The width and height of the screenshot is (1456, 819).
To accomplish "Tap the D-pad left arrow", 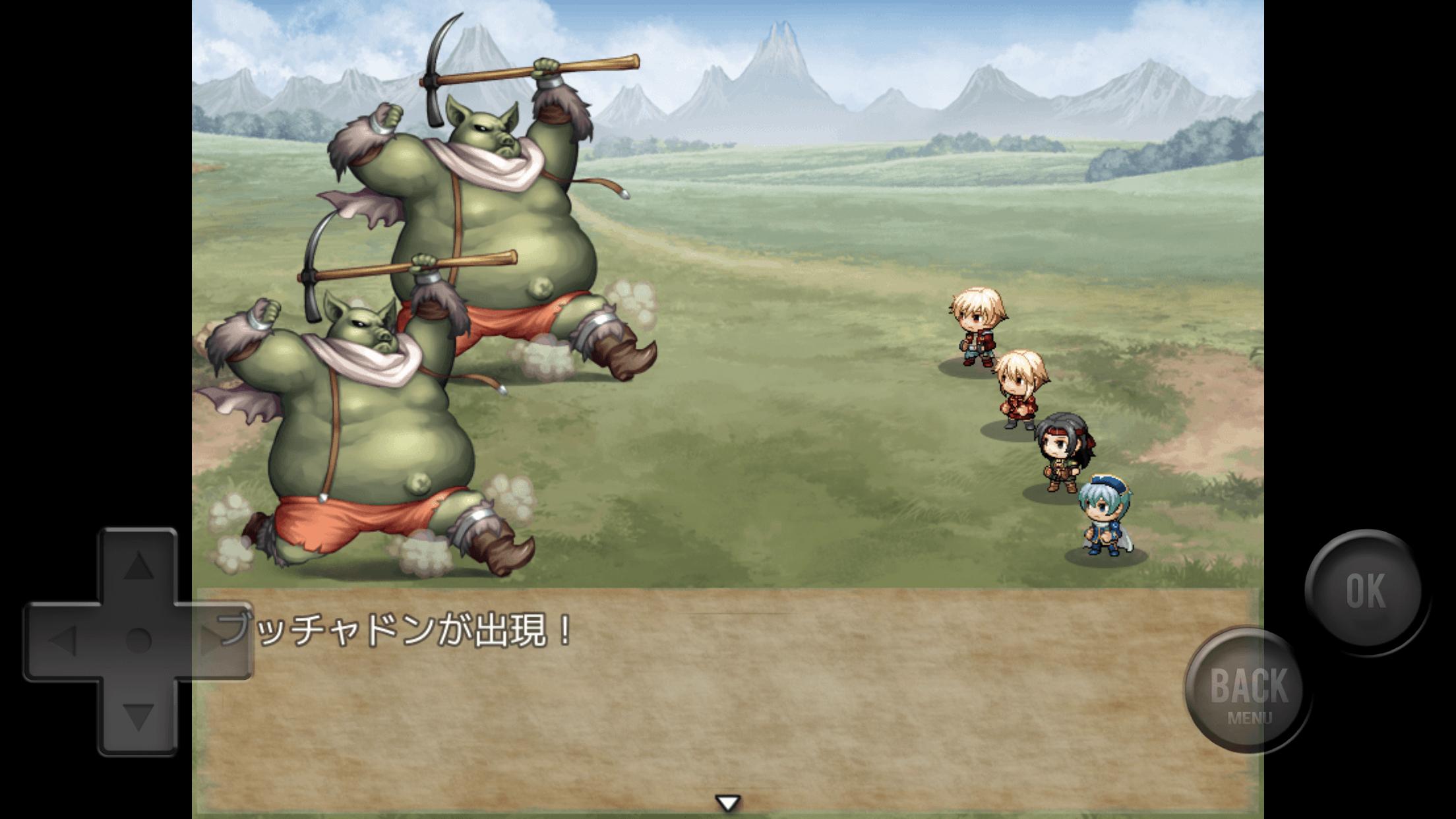I will pyautogui.click(x=63, y=640).
